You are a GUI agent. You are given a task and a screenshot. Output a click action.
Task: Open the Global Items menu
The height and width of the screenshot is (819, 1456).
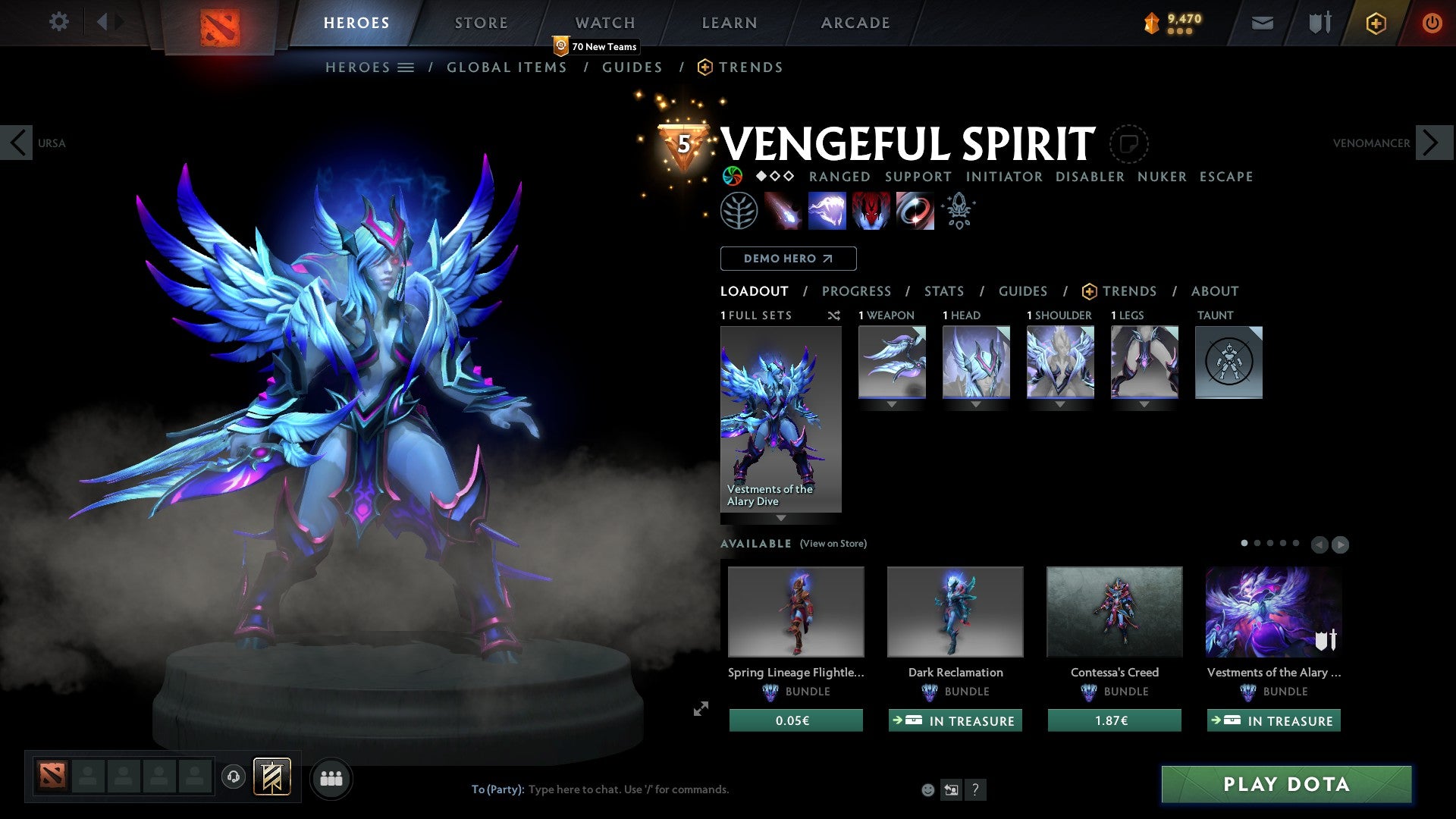(507, 67)
